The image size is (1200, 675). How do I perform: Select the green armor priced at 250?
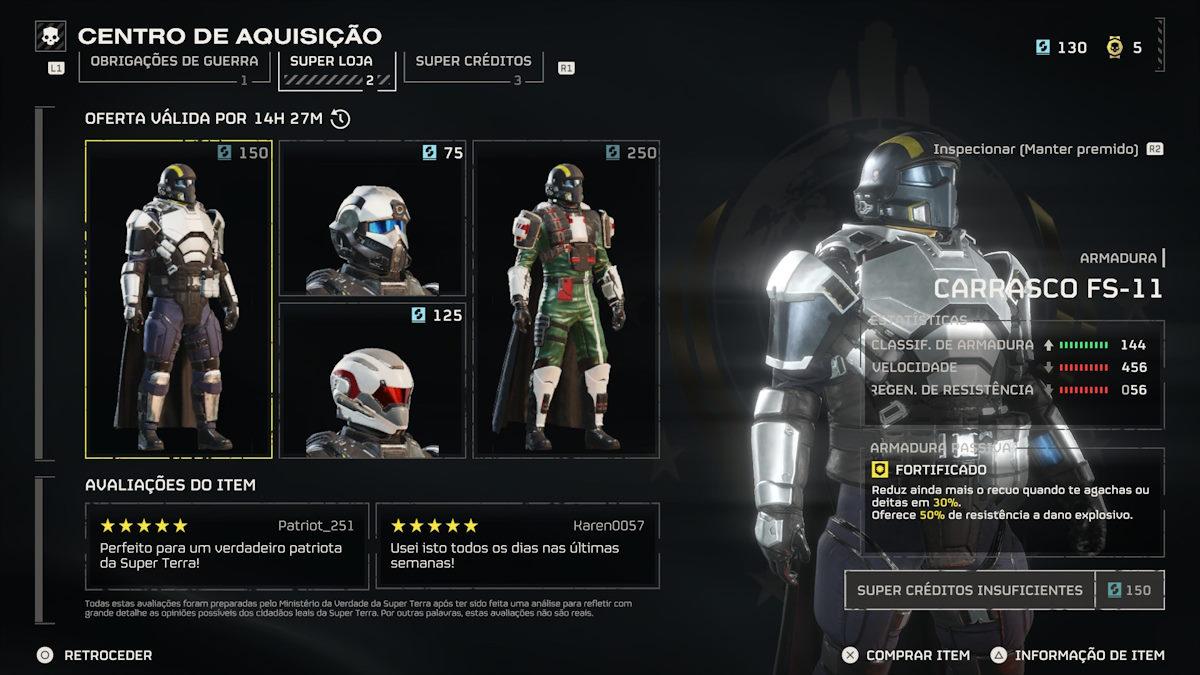point(566,299)
